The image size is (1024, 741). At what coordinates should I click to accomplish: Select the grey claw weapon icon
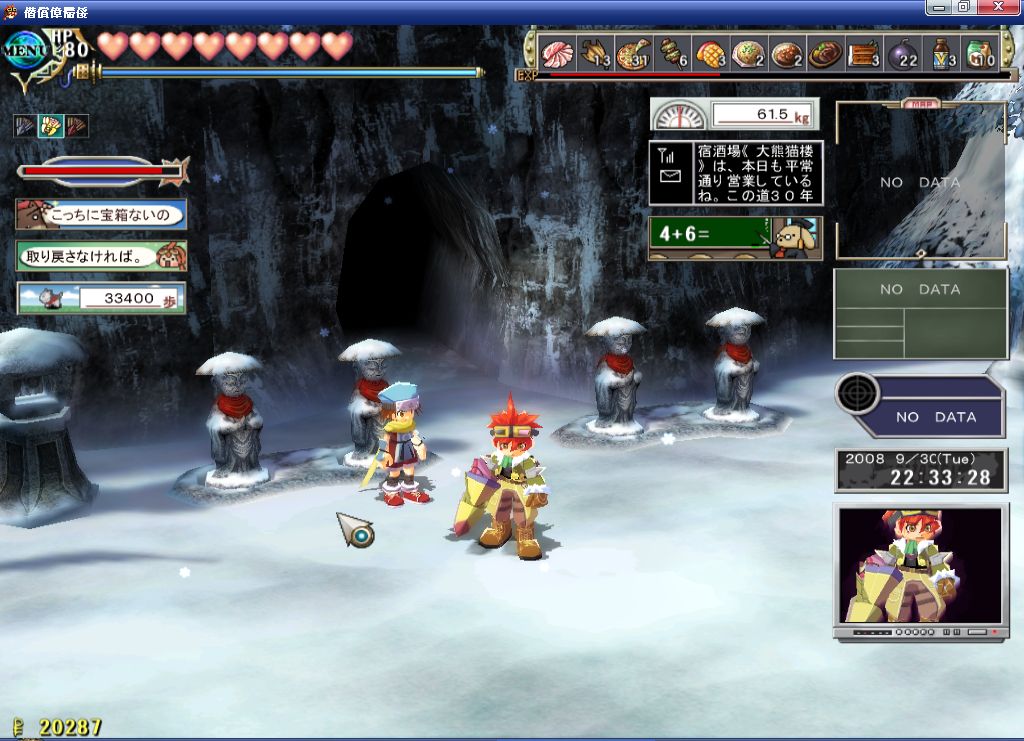click(x=25, y=126)
